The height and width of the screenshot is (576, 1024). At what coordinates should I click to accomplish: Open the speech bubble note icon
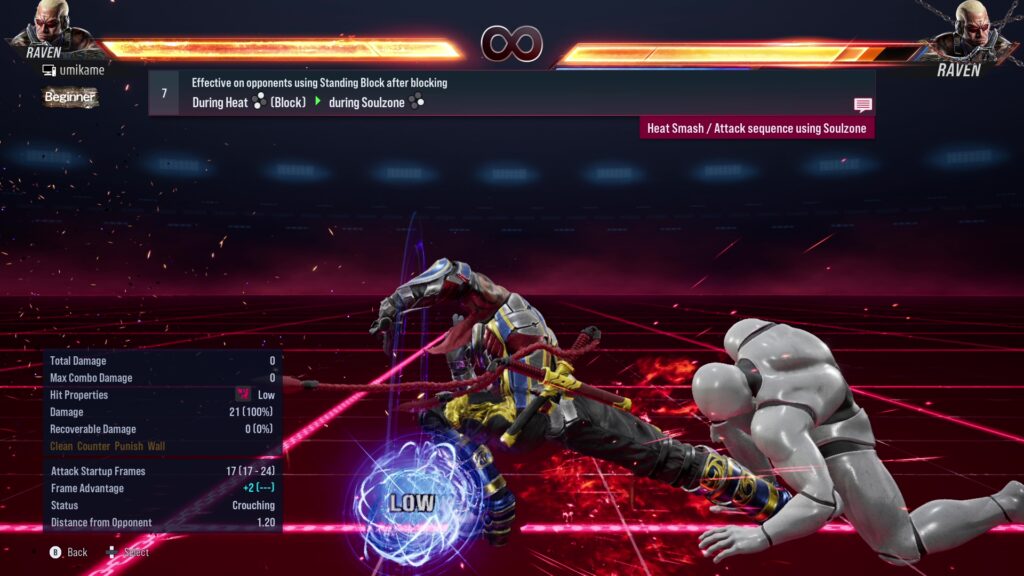point(863,104)
